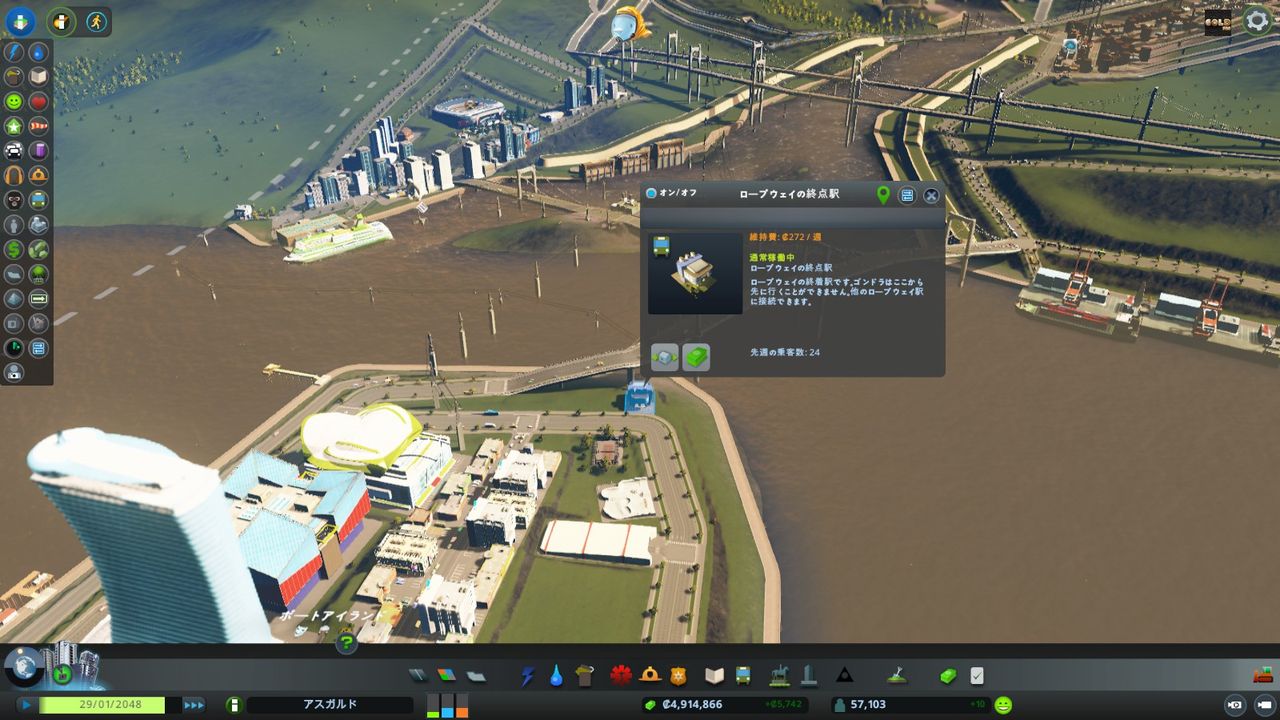Viewport: 1280px width, 720px height.
Task: Click the green pin to locate station
Action: pyautogui.click(x=884, y=193)
